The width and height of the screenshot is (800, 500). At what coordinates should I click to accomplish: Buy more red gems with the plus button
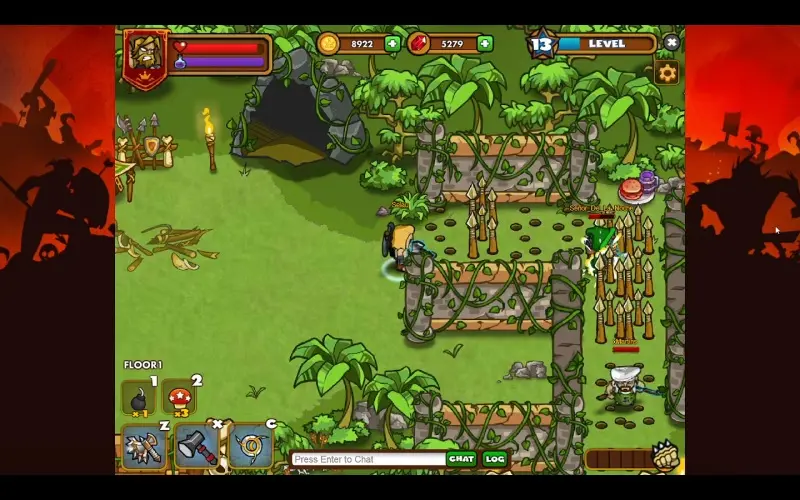484,43
